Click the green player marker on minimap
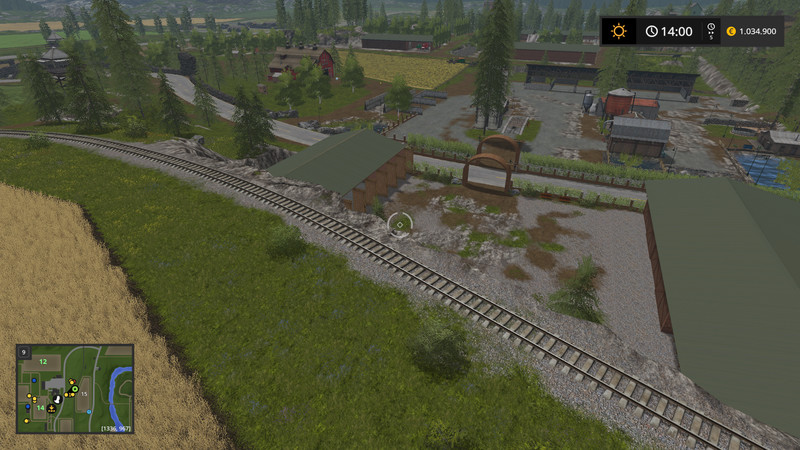The image size is (800, 450). (75, 388)
